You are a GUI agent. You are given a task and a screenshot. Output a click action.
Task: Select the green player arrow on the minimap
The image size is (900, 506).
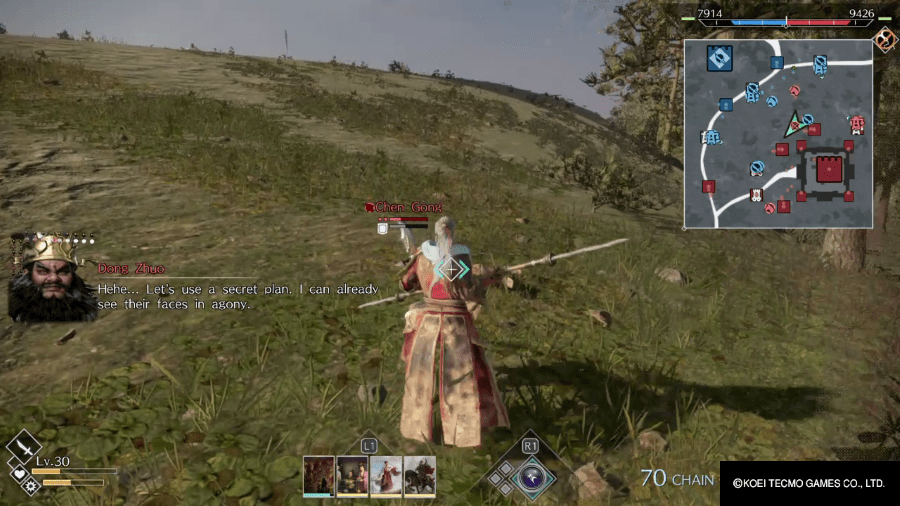click(793, 124)
